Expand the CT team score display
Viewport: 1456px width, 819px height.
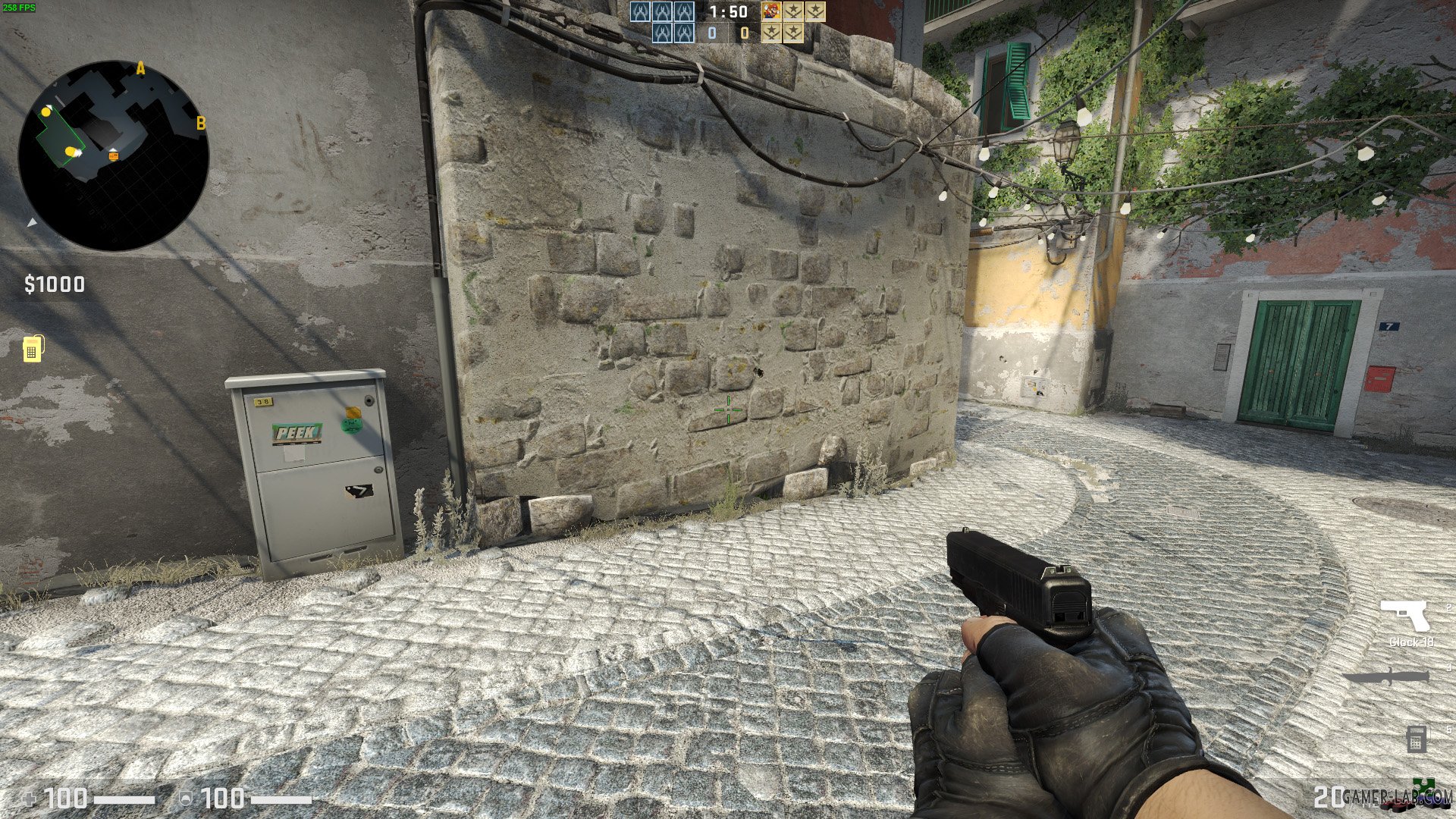[x=713, y=33]
